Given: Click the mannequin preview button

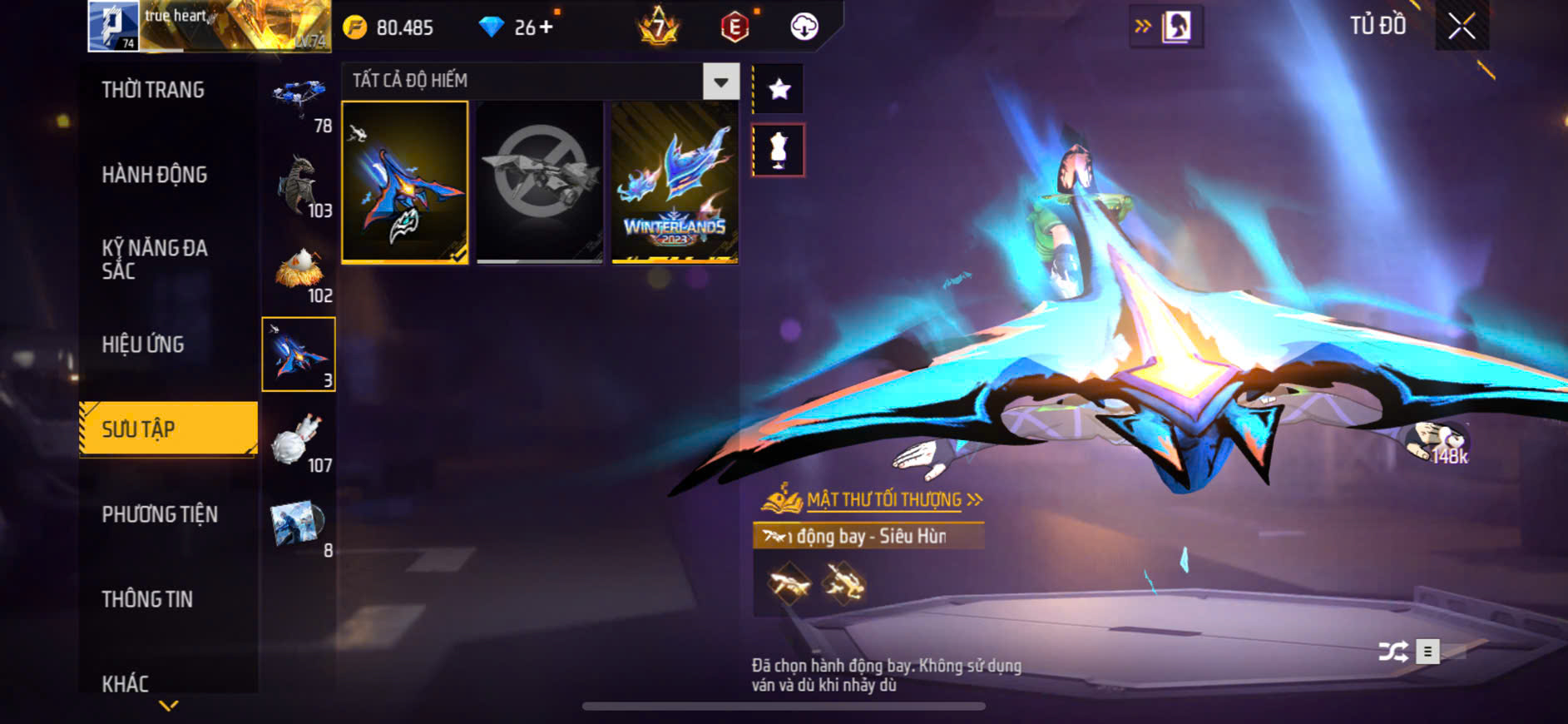Looking at the screenshot, I should tap(779, 150).
